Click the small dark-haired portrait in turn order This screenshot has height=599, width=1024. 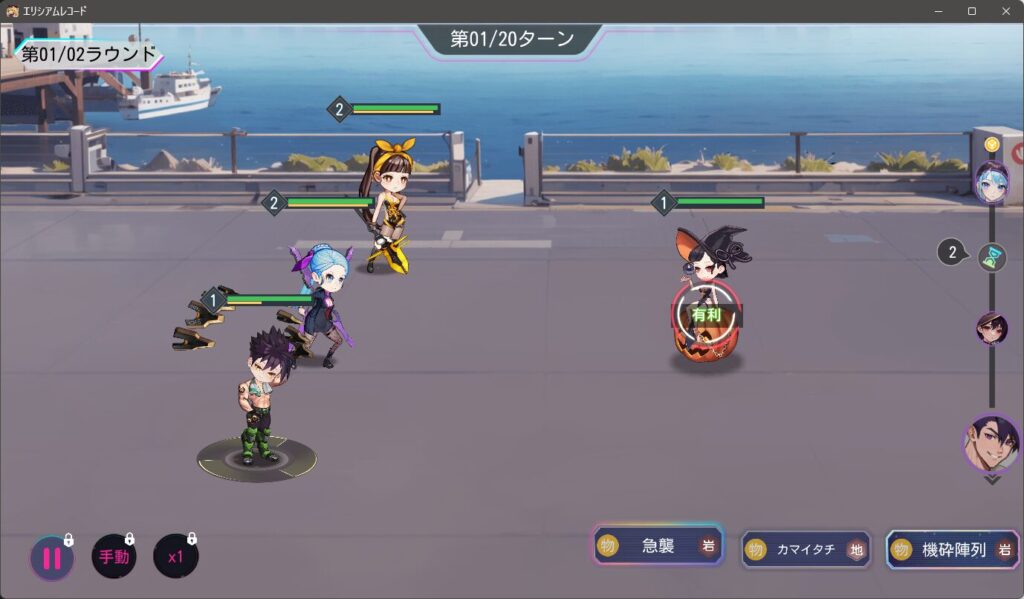[992, 328]
